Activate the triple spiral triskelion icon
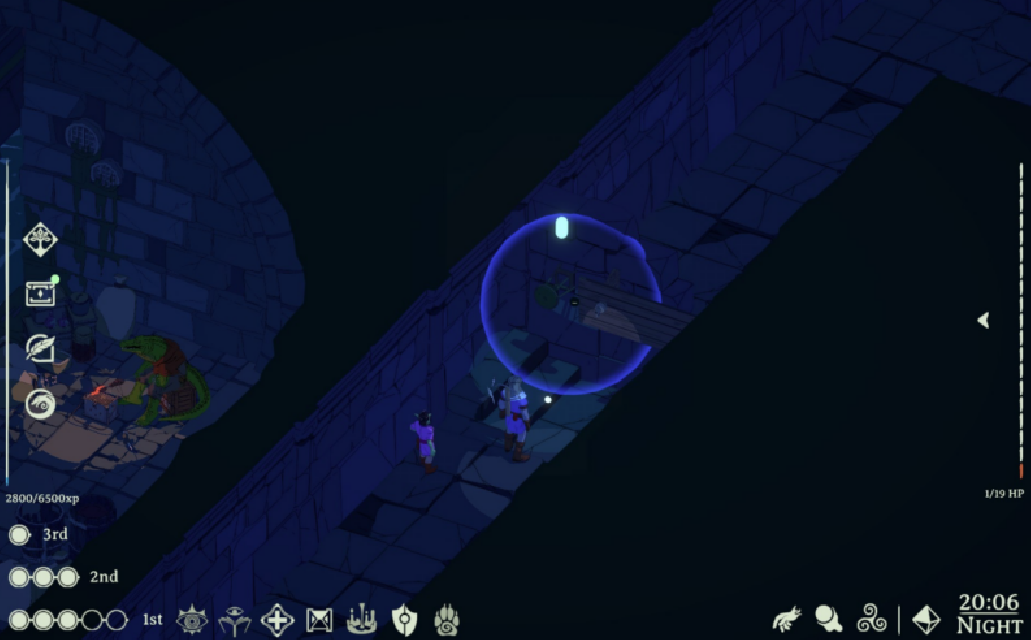This screenshot has height=640, width=1031. (872, 618)
